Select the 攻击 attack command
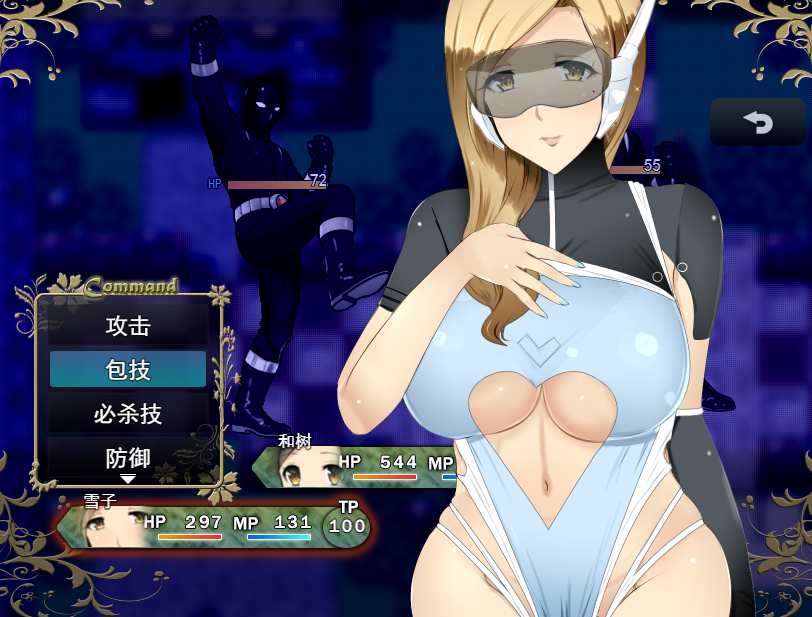Image resolution: width=812 pixels, height=617 pixels. [128, 326]
